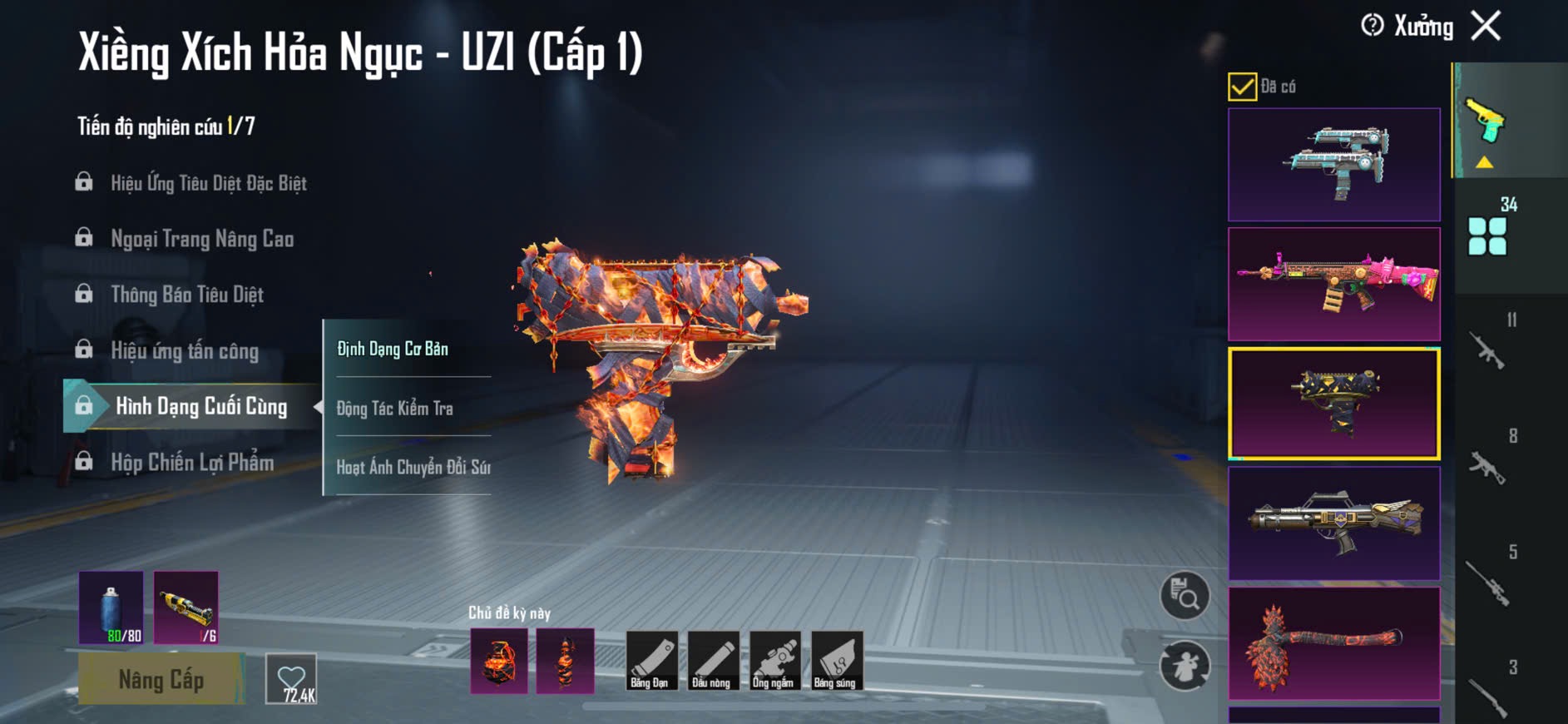Select Ngoại Trang Nâng Cao entry
The image size is (1568, 724).
(x=202, y=239)
